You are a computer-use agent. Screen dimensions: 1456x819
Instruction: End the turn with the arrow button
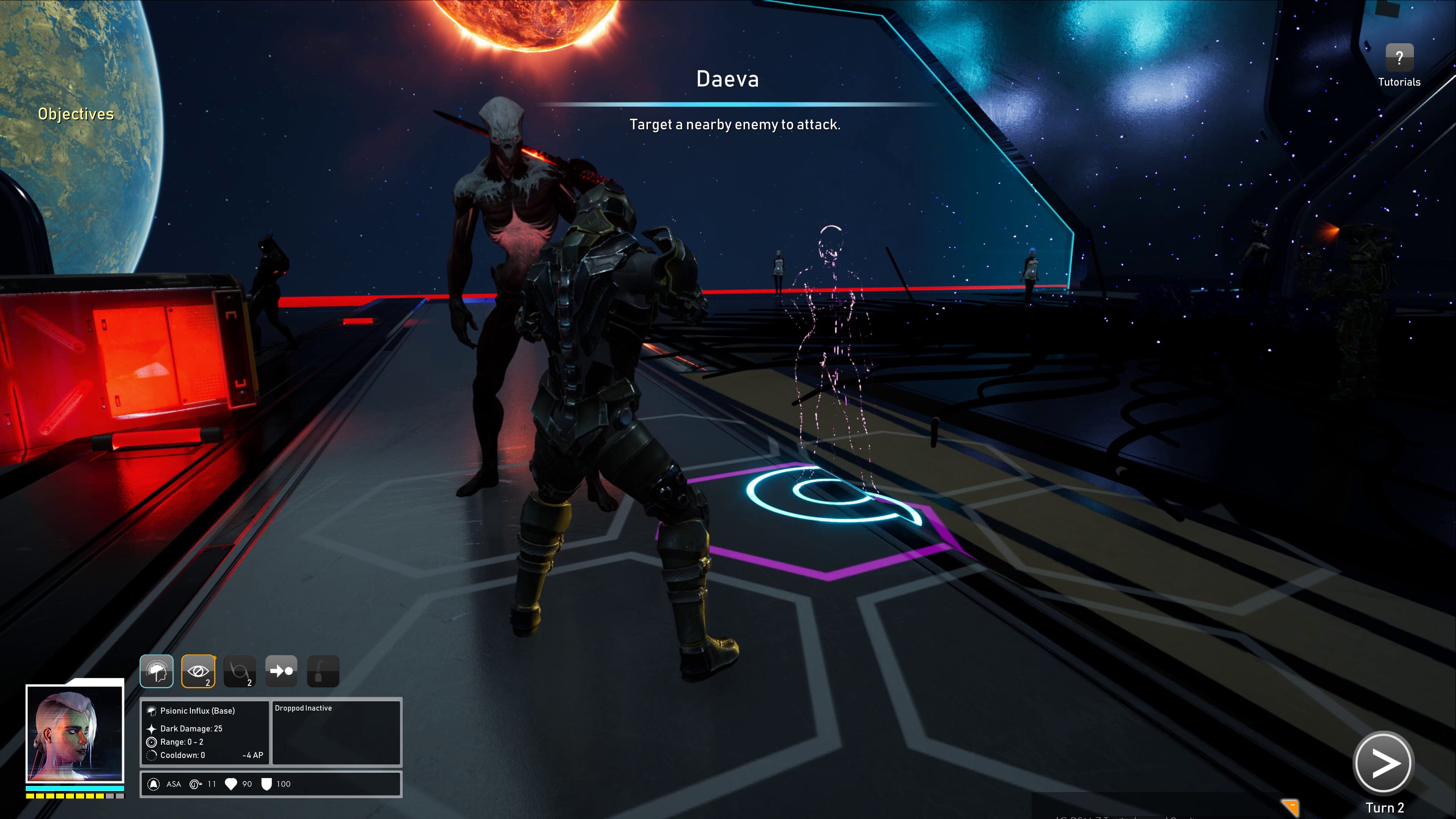coord(1382,764)
